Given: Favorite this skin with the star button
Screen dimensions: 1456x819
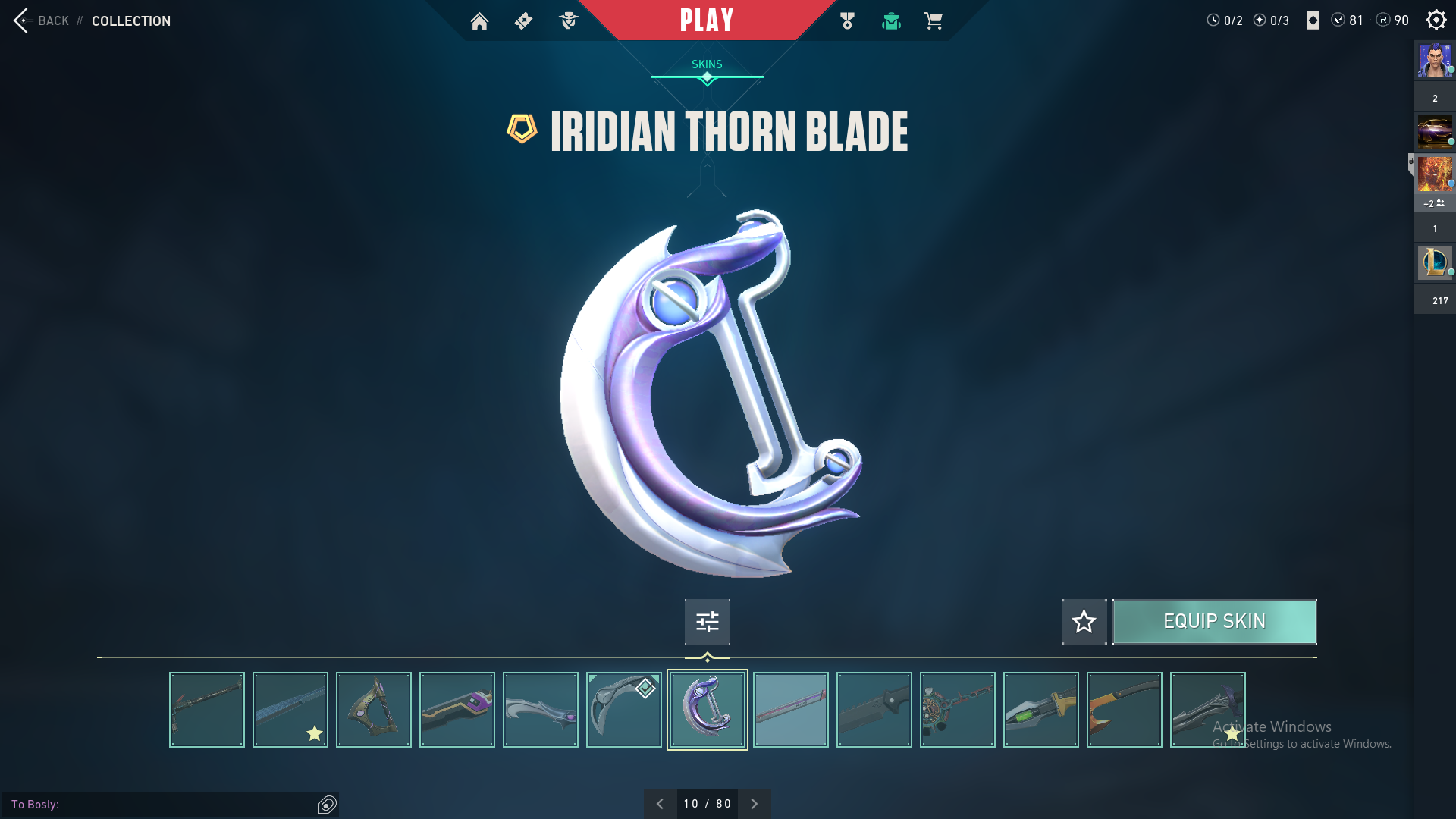Looking at the screenshot, I should pos(1084,622).
